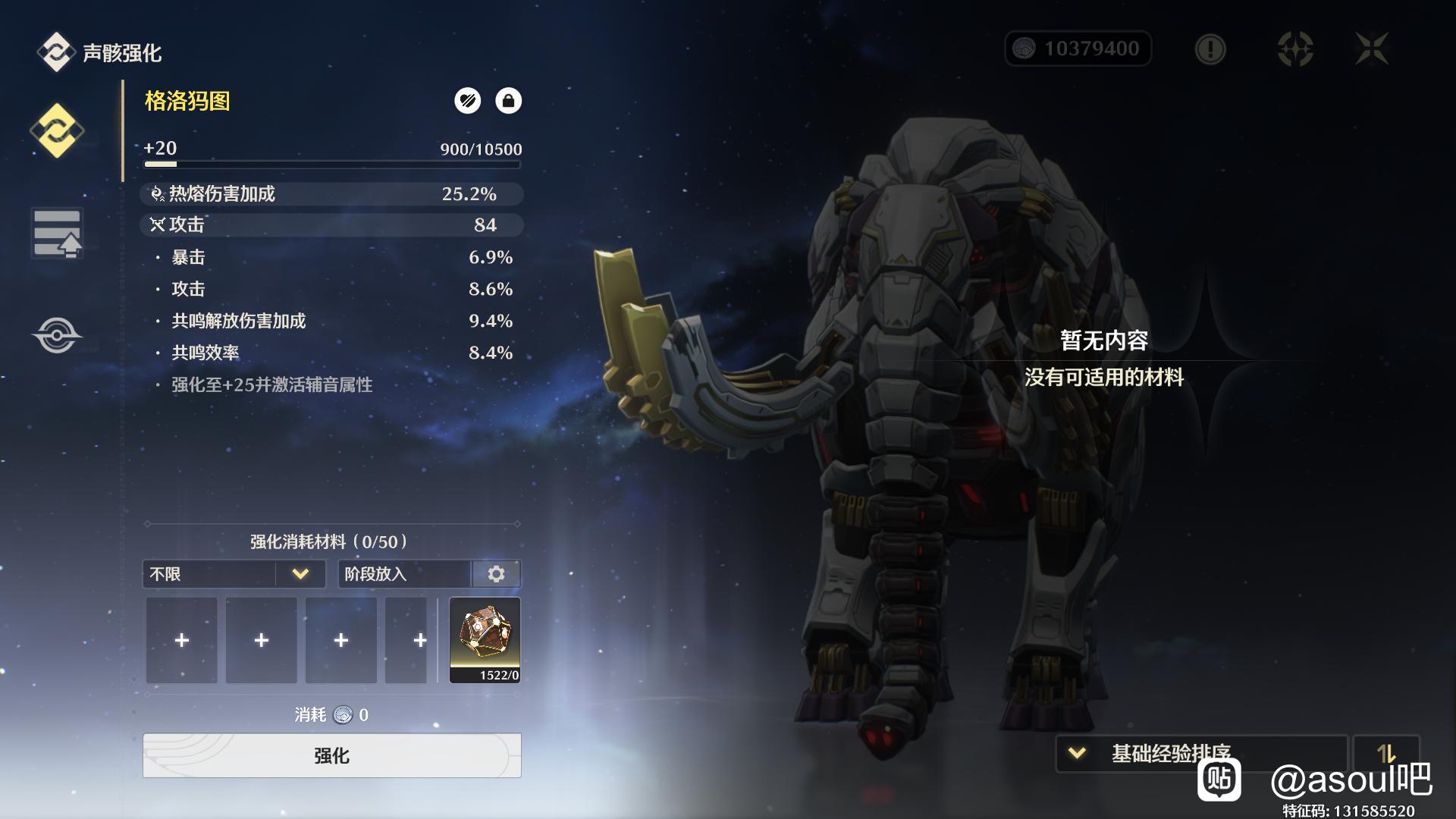The image size is (1456, 819).
Task: Click the 阶段放入 auto-fill button
Action: coord(405,574)
